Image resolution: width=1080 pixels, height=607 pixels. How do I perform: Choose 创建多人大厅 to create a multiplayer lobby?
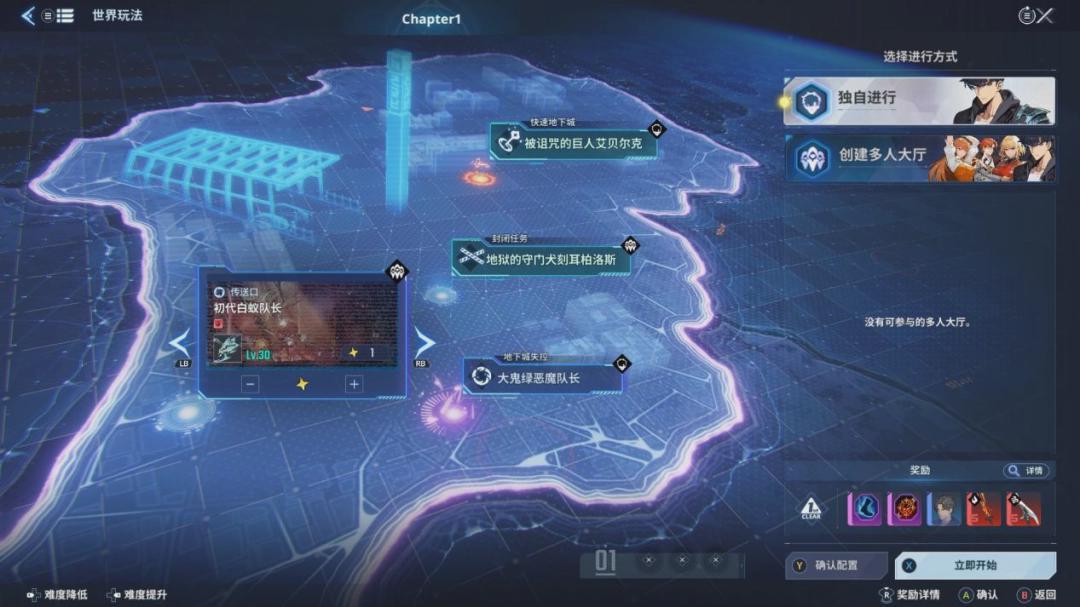click(918, 157)
